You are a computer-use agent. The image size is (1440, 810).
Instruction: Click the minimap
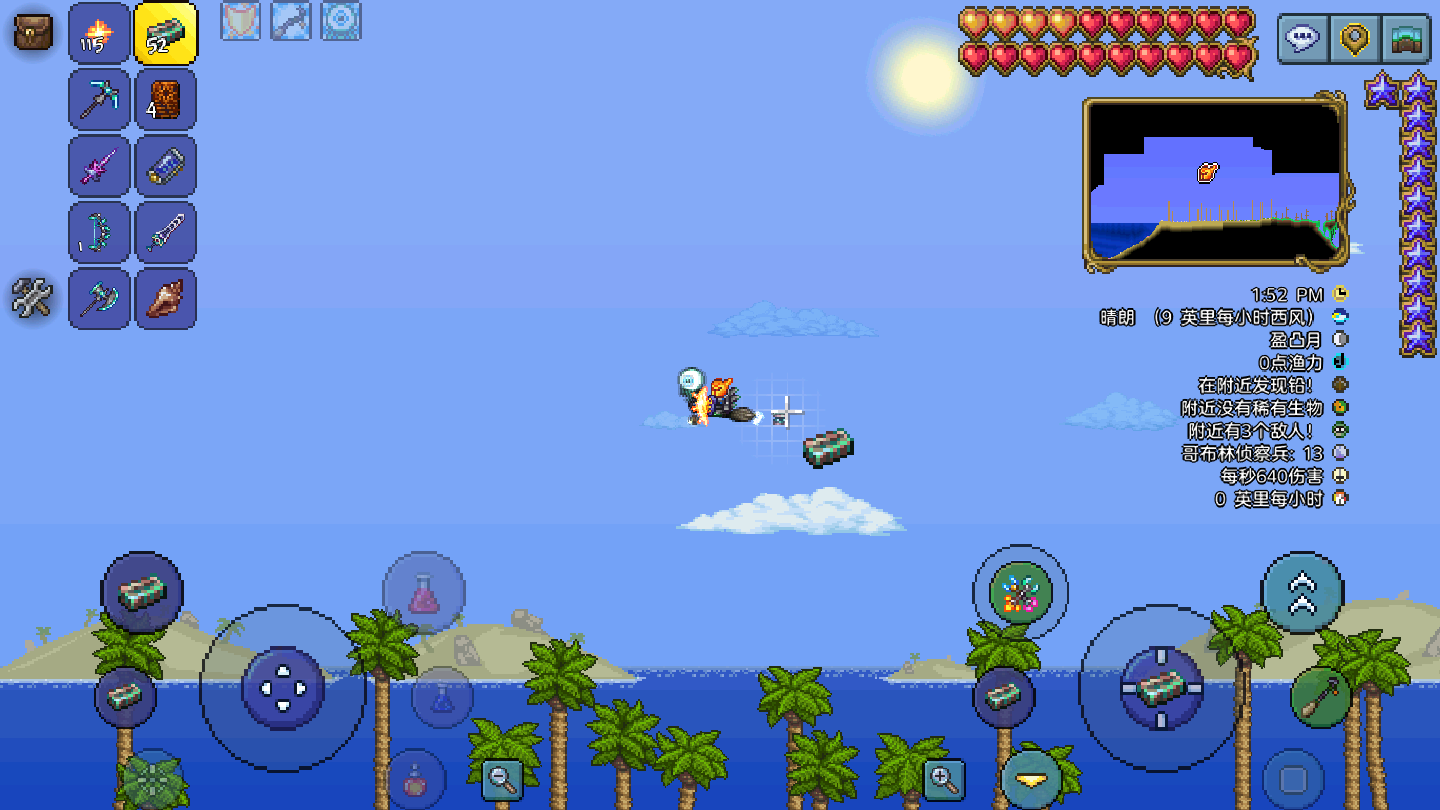1215,183
